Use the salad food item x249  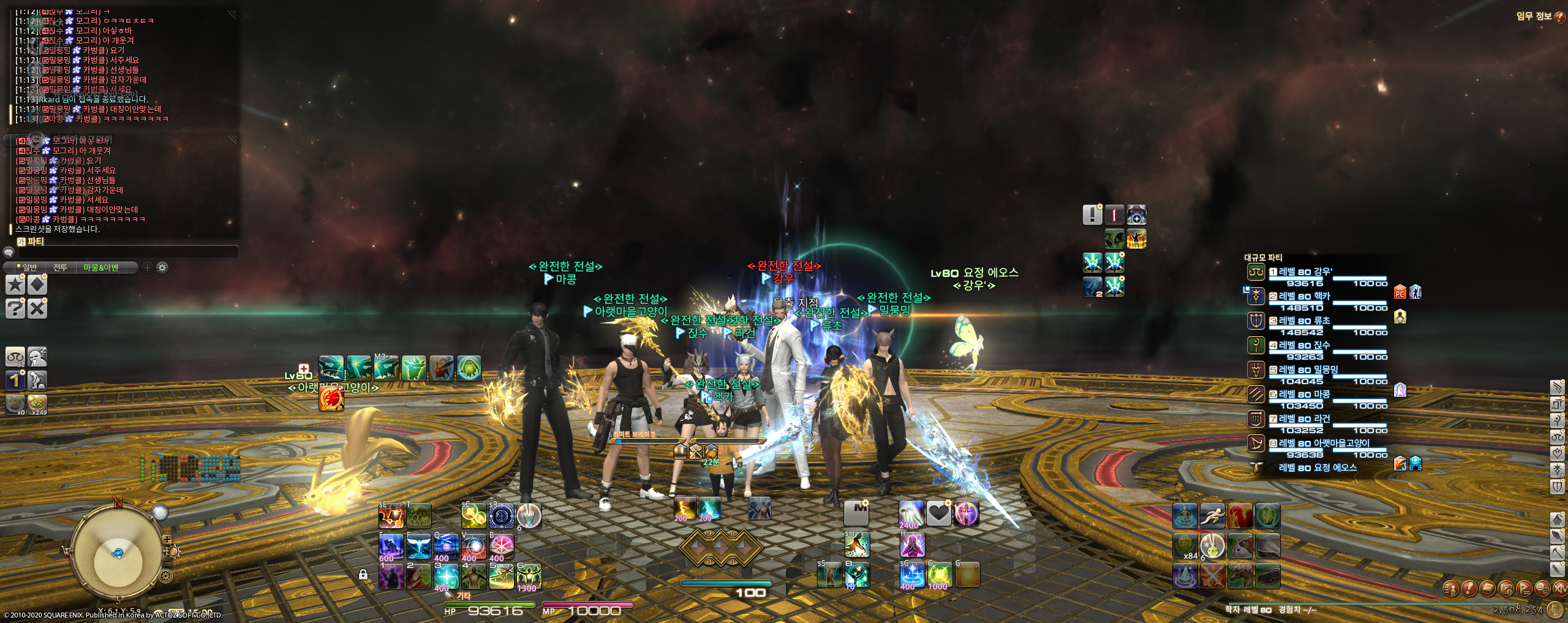[37, 404]
